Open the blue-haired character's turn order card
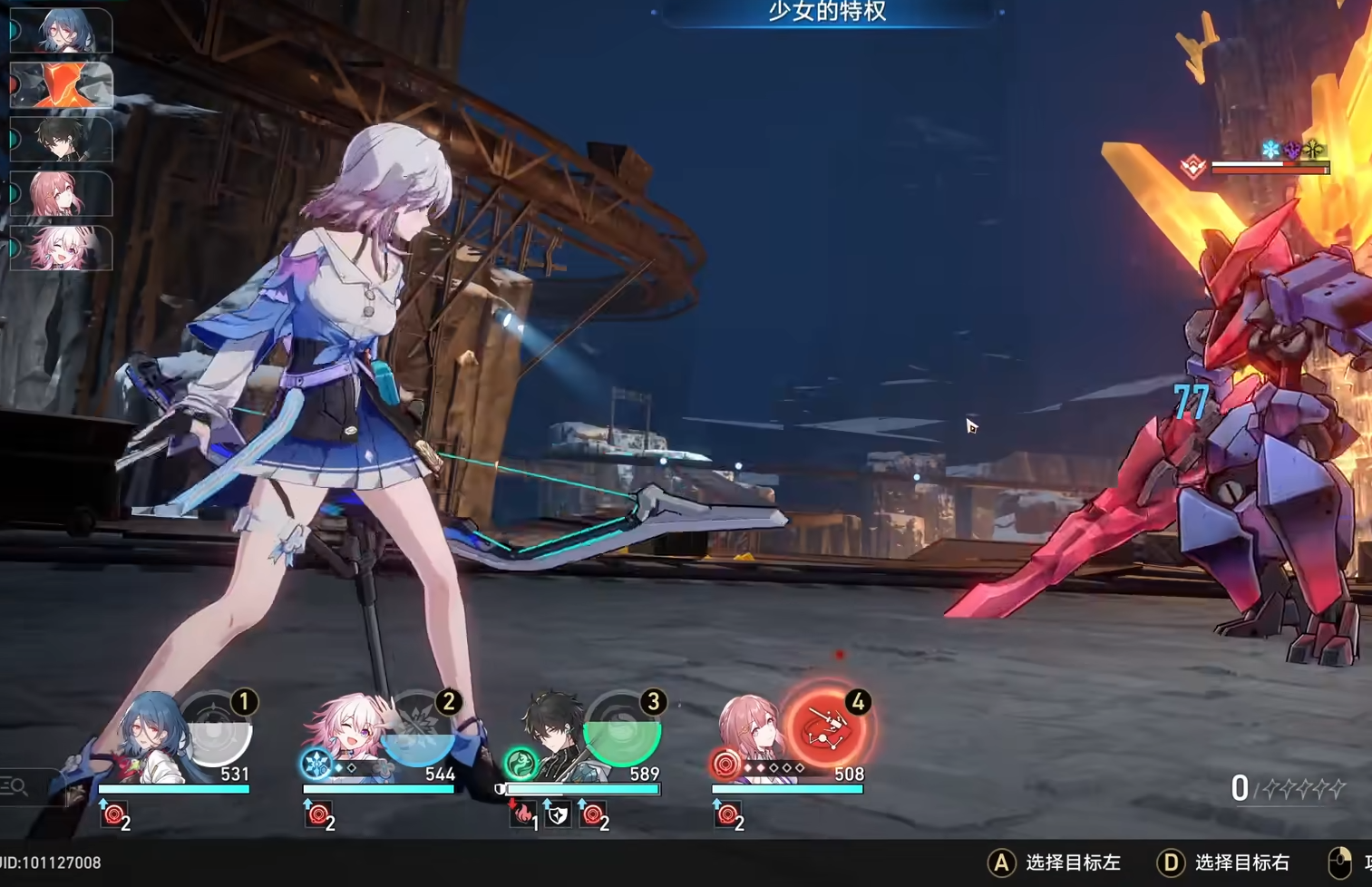The width and height of the screenshot is (1372, 887). pos(62,30)
